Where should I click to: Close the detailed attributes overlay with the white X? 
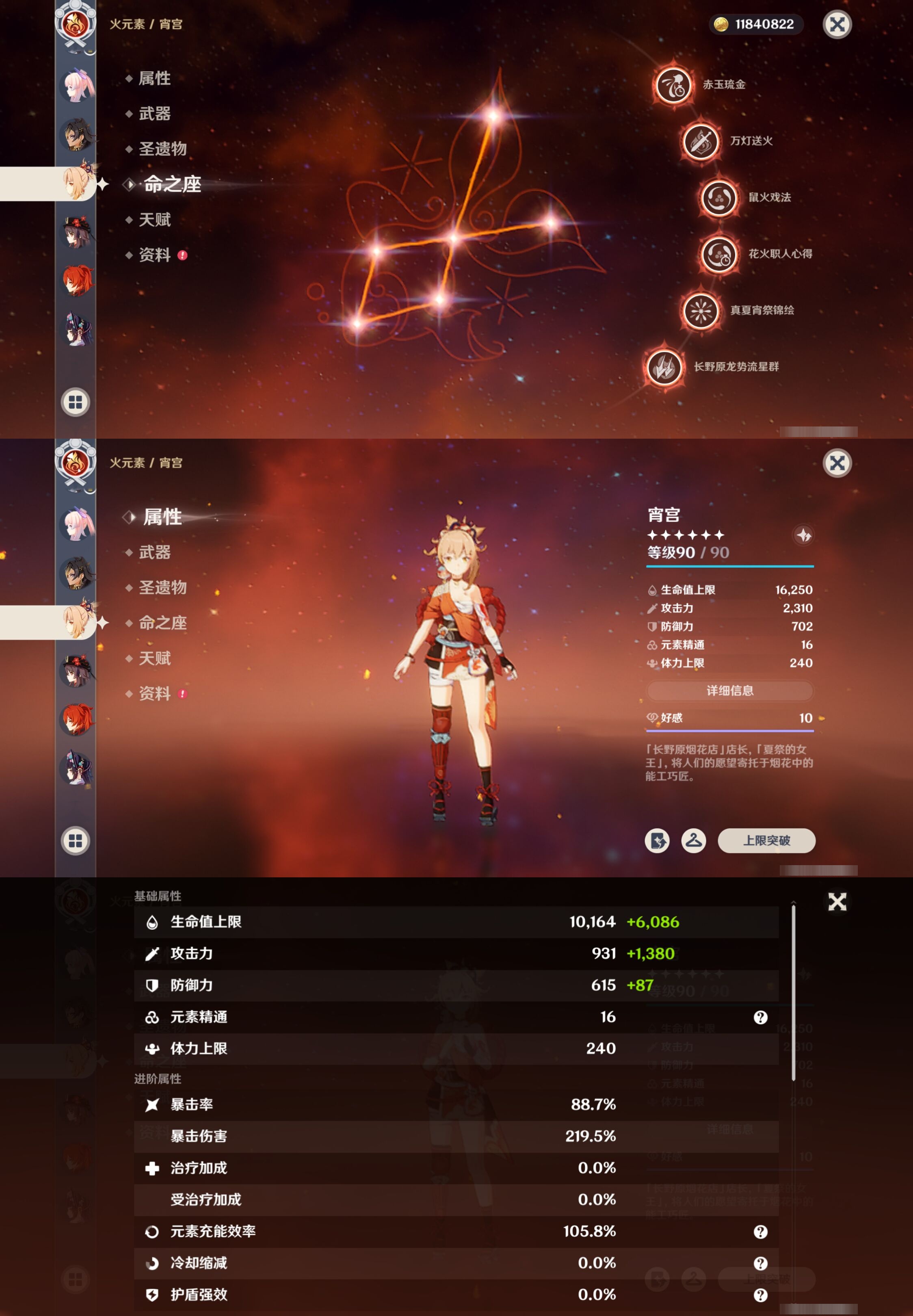pyautogui.click(x=837, y=902)
